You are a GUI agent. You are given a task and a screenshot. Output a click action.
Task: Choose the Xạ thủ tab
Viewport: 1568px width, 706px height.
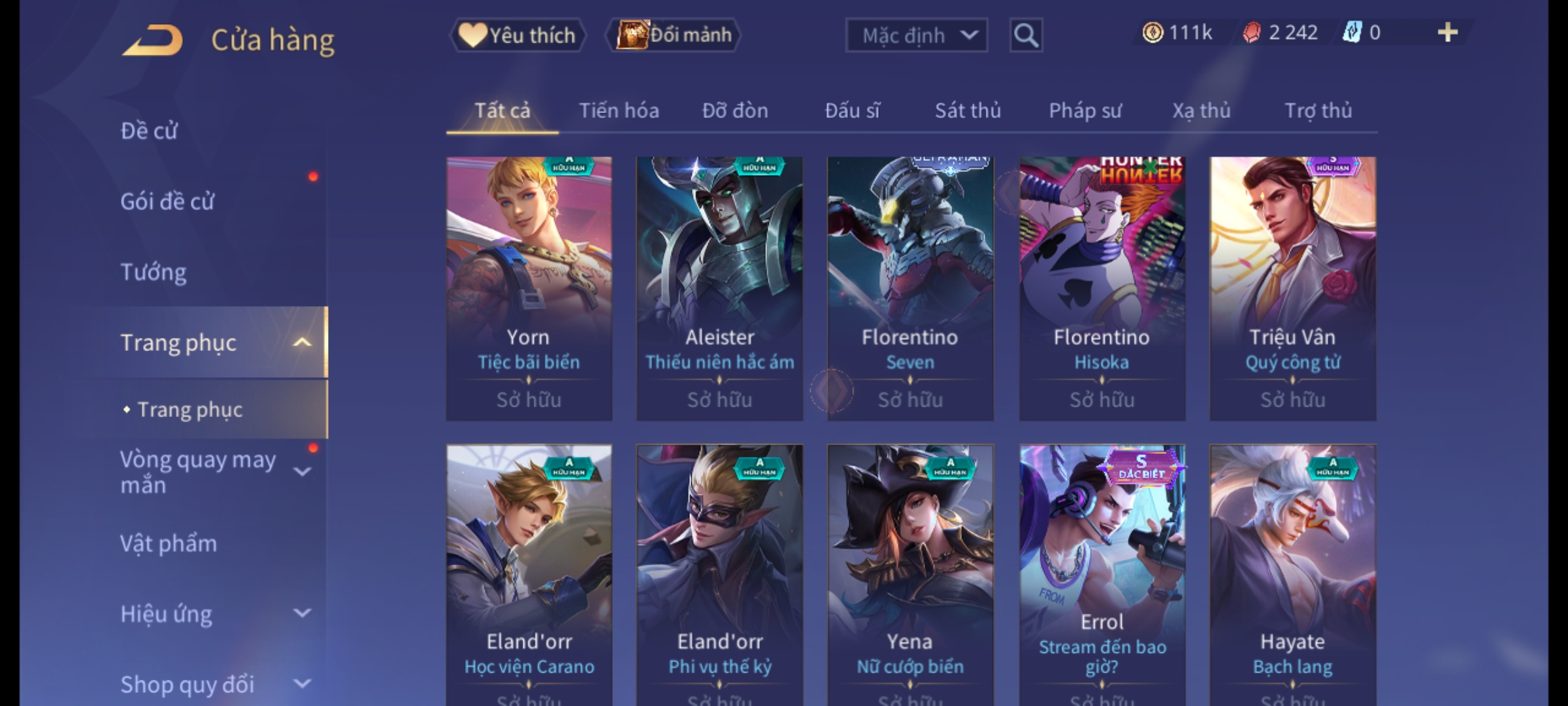click(1201, 111)
